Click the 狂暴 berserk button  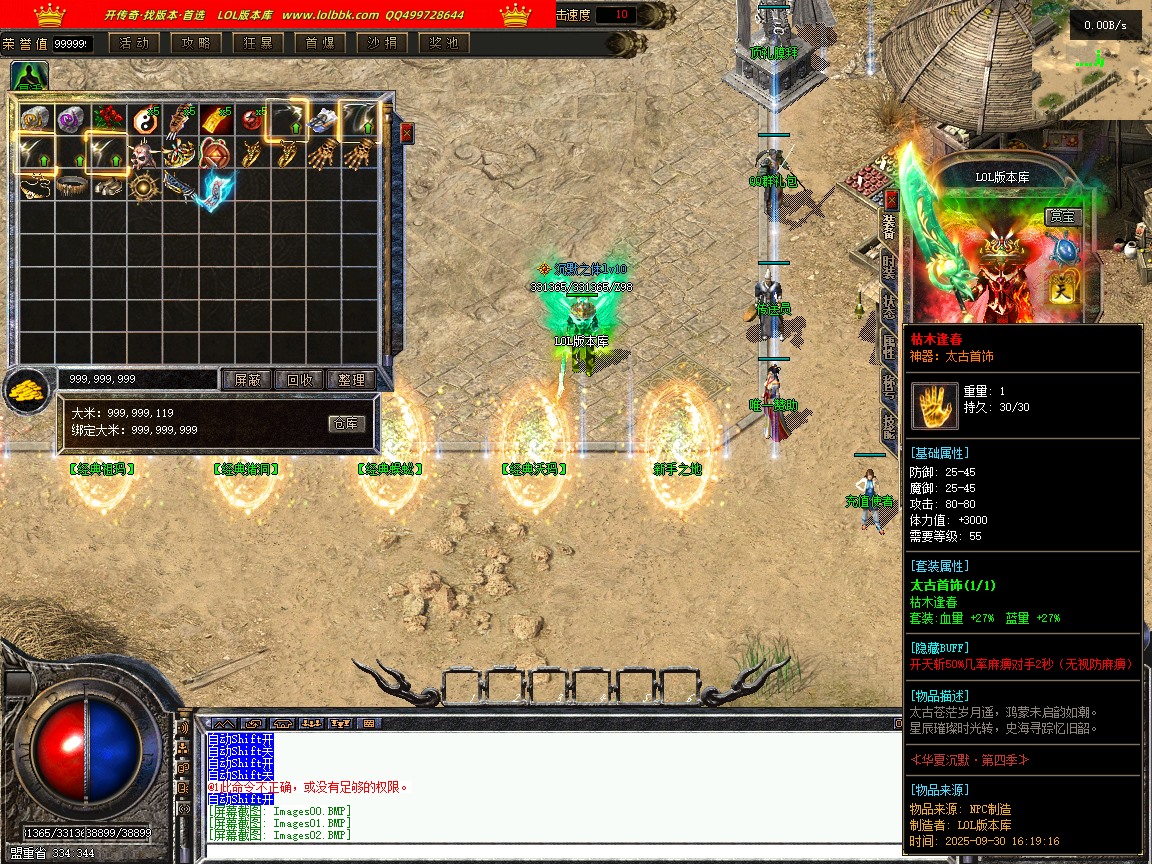pos(257,43)
